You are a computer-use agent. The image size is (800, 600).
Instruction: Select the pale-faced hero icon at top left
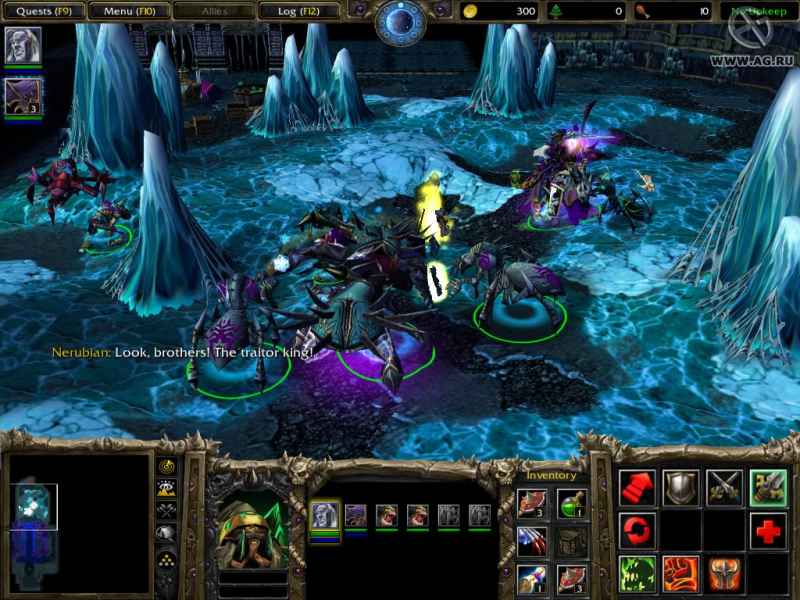tap(22, 46)
